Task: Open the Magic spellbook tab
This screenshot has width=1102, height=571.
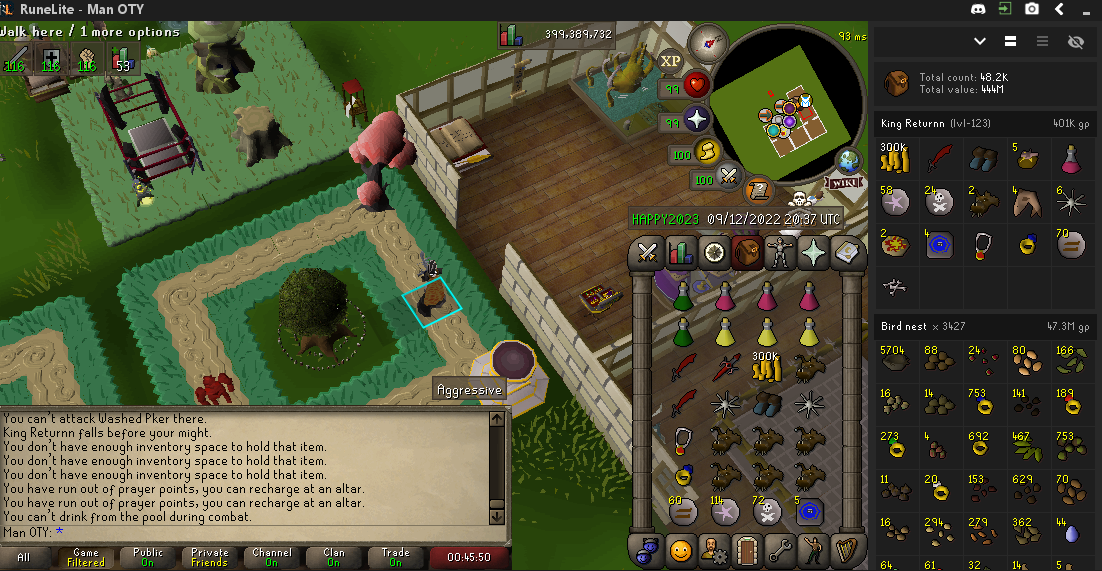Action: pos(848,253)
